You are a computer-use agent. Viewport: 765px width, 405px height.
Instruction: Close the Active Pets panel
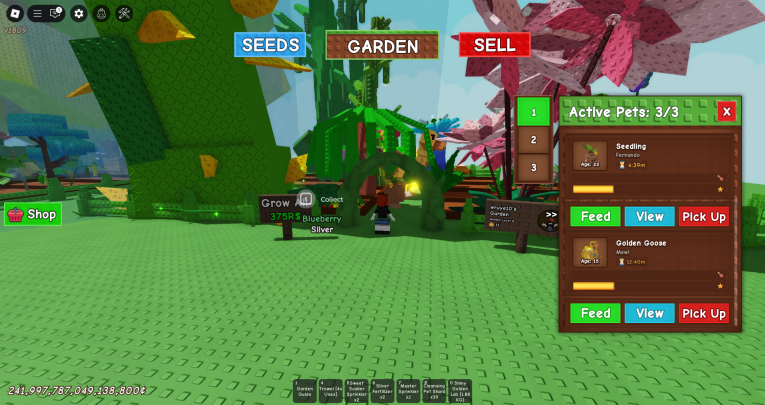pyautogui.click(x=726, y=112)
